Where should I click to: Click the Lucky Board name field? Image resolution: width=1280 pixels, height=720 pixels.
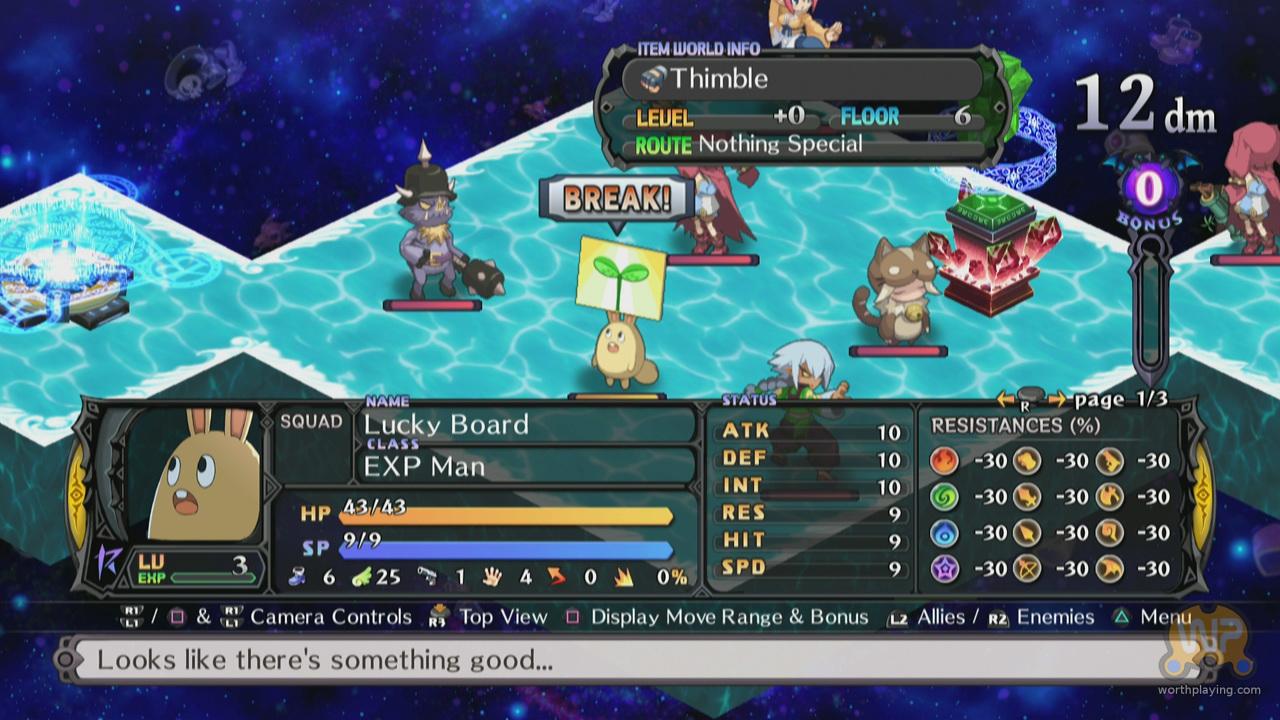[x=525, y=424]
